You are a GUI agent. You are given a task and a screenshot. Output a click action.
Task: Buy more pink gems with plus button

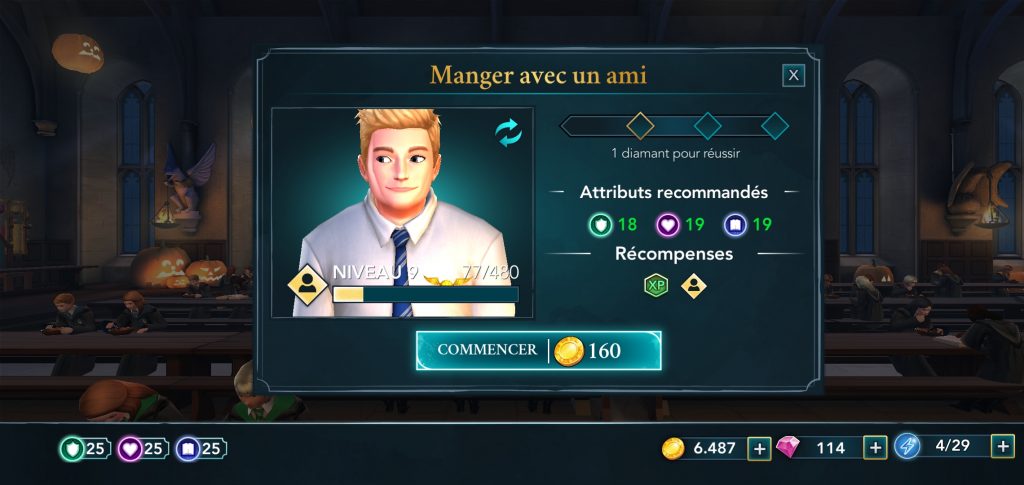point(875,448)
